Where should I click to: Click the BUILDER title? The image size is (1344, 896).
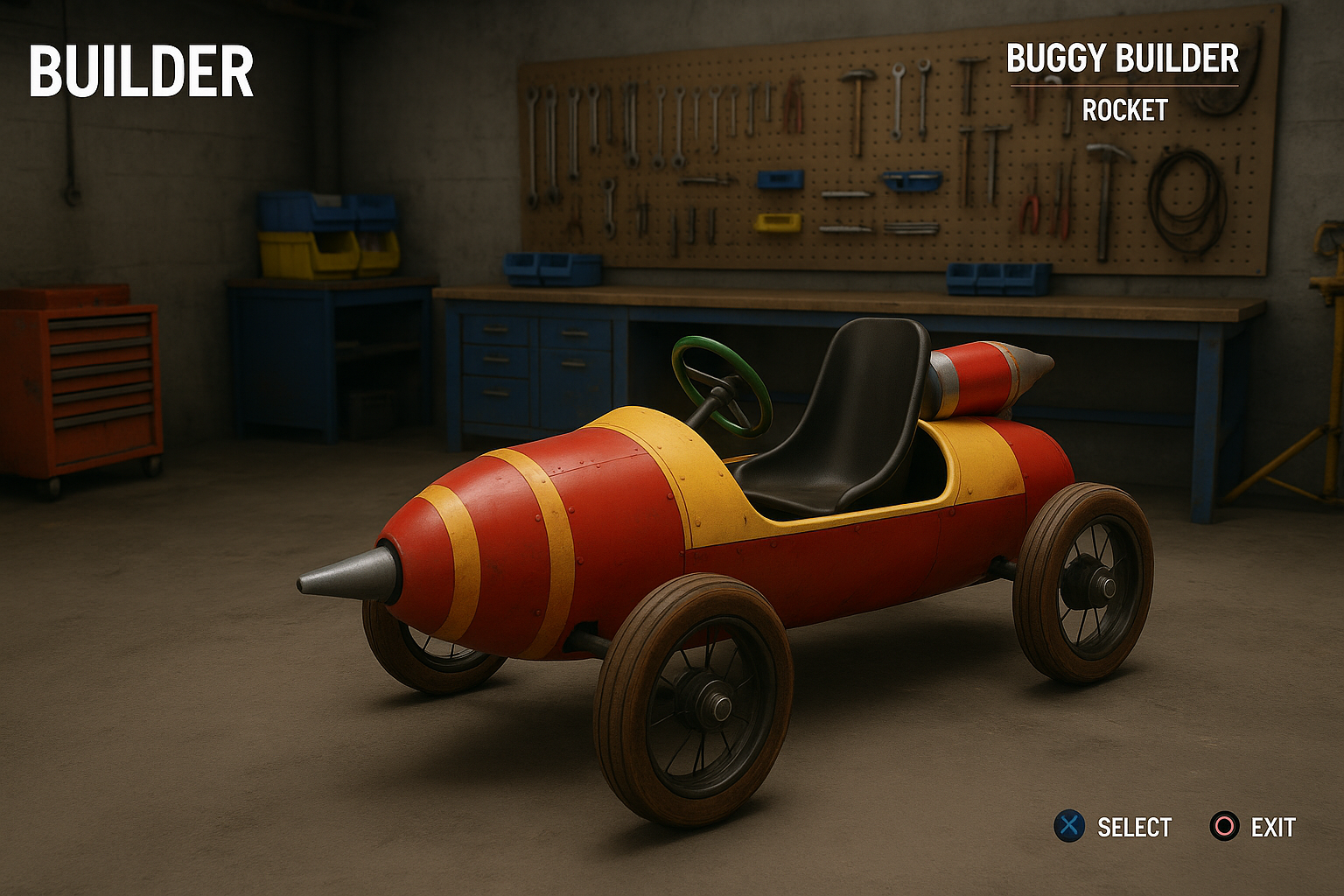[143, 72]
